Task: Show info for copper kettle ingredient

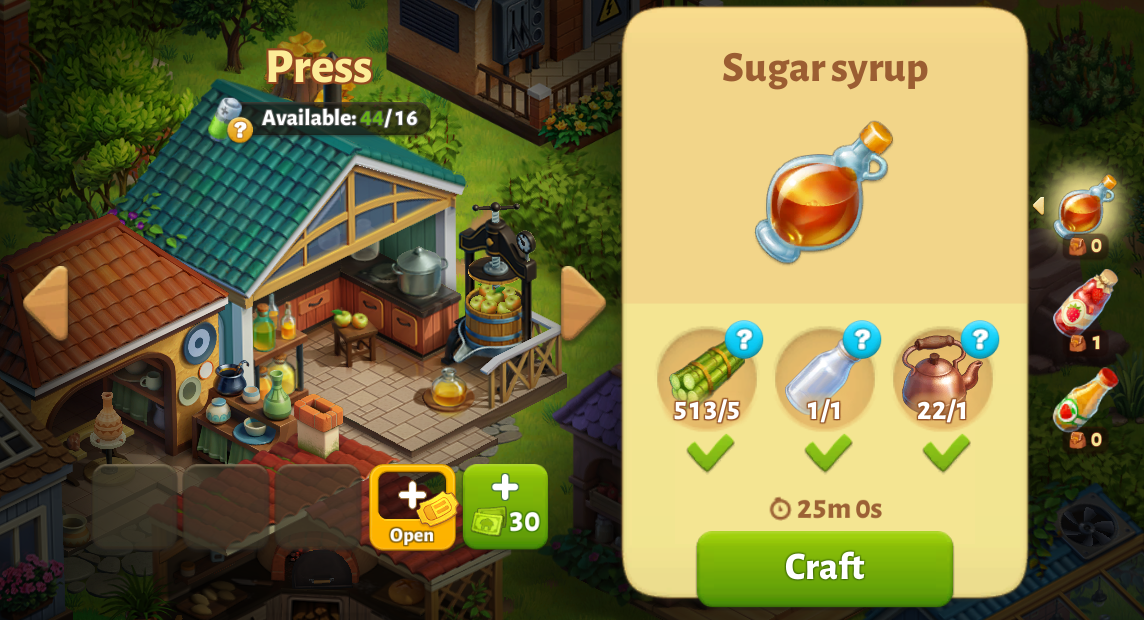Action: coord(979,340)
